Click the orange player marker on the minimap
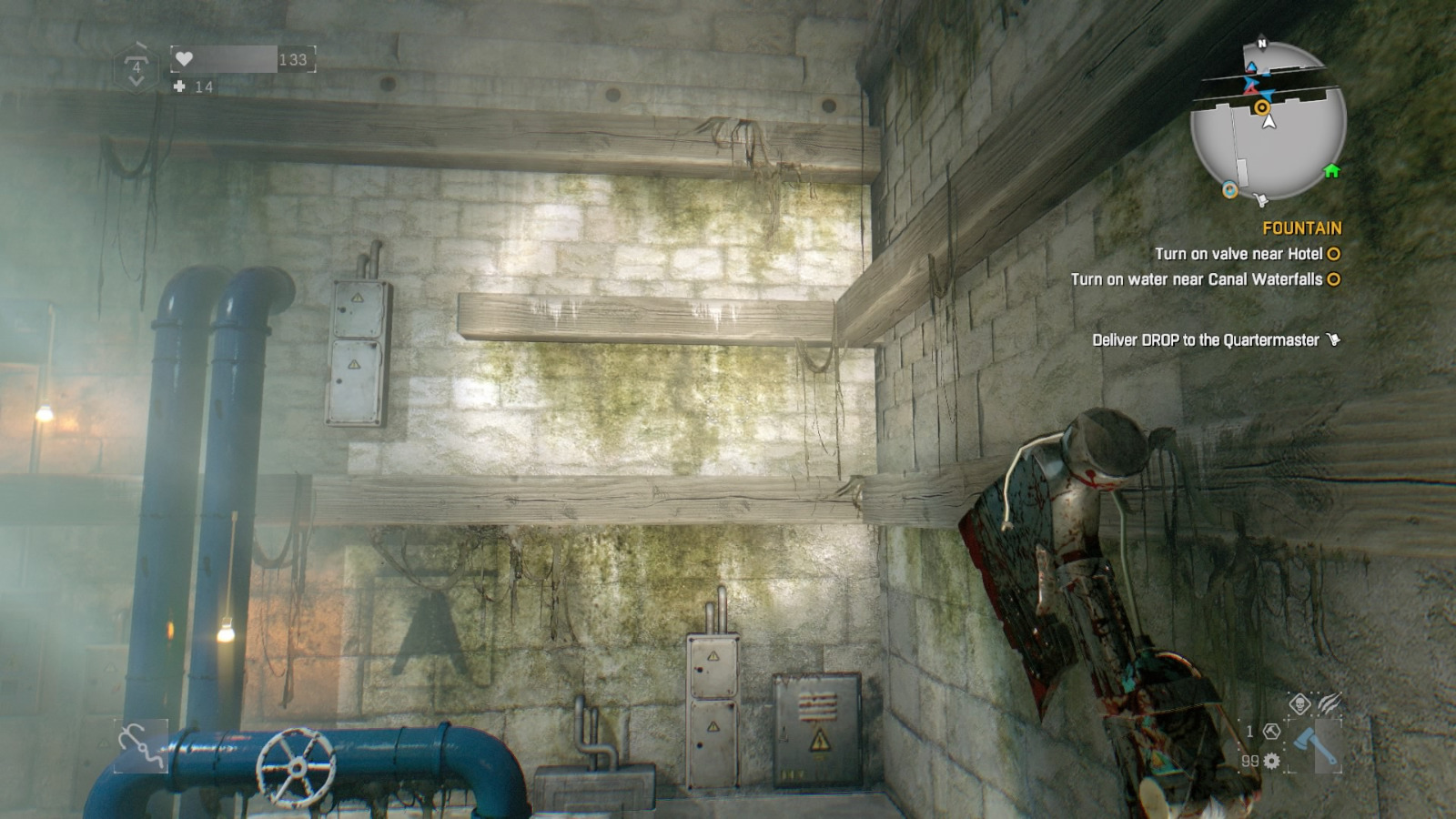 [x=1263, y=106]
